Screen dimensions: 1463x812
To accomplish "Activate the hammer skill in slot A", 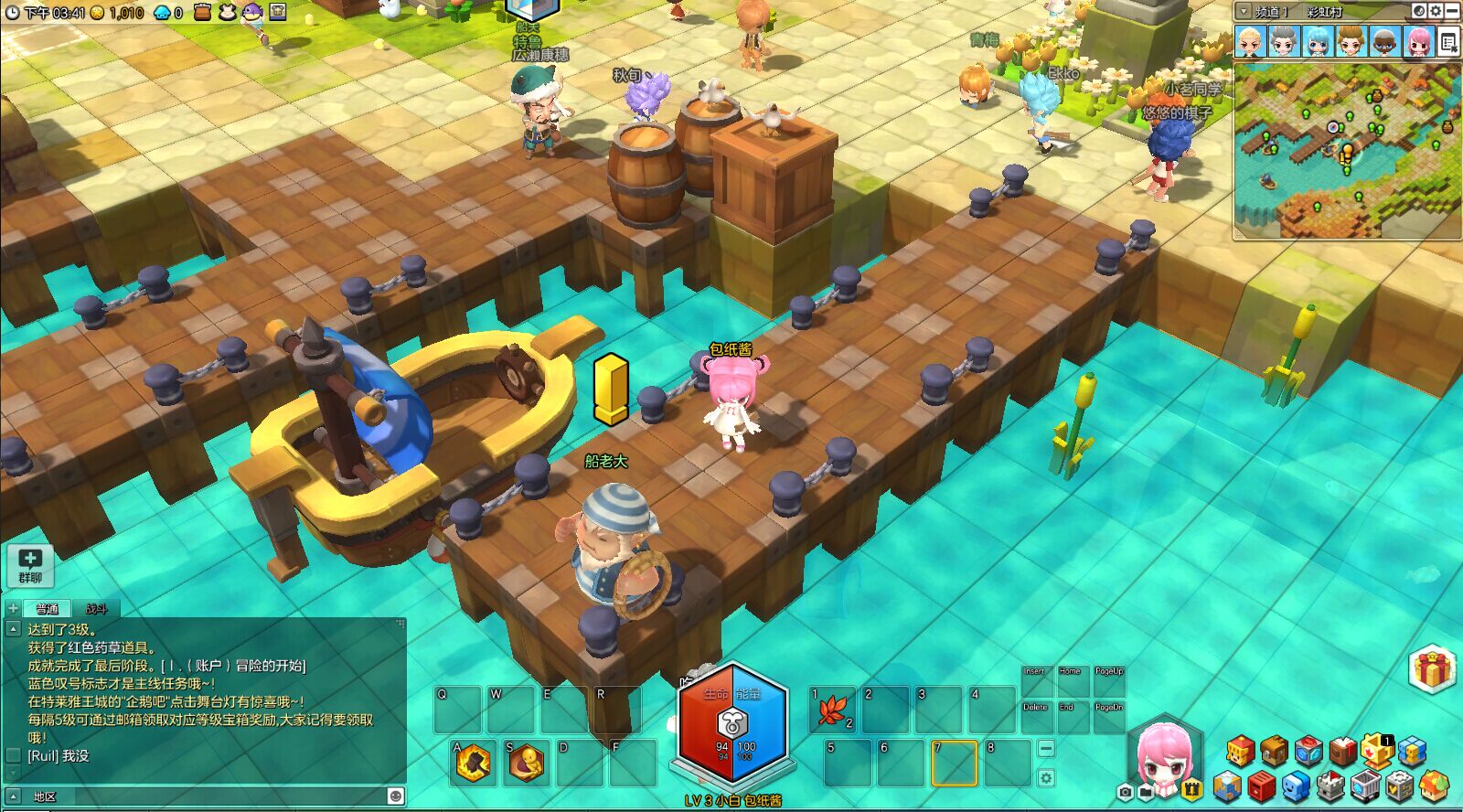I will [x=474, y=762].
